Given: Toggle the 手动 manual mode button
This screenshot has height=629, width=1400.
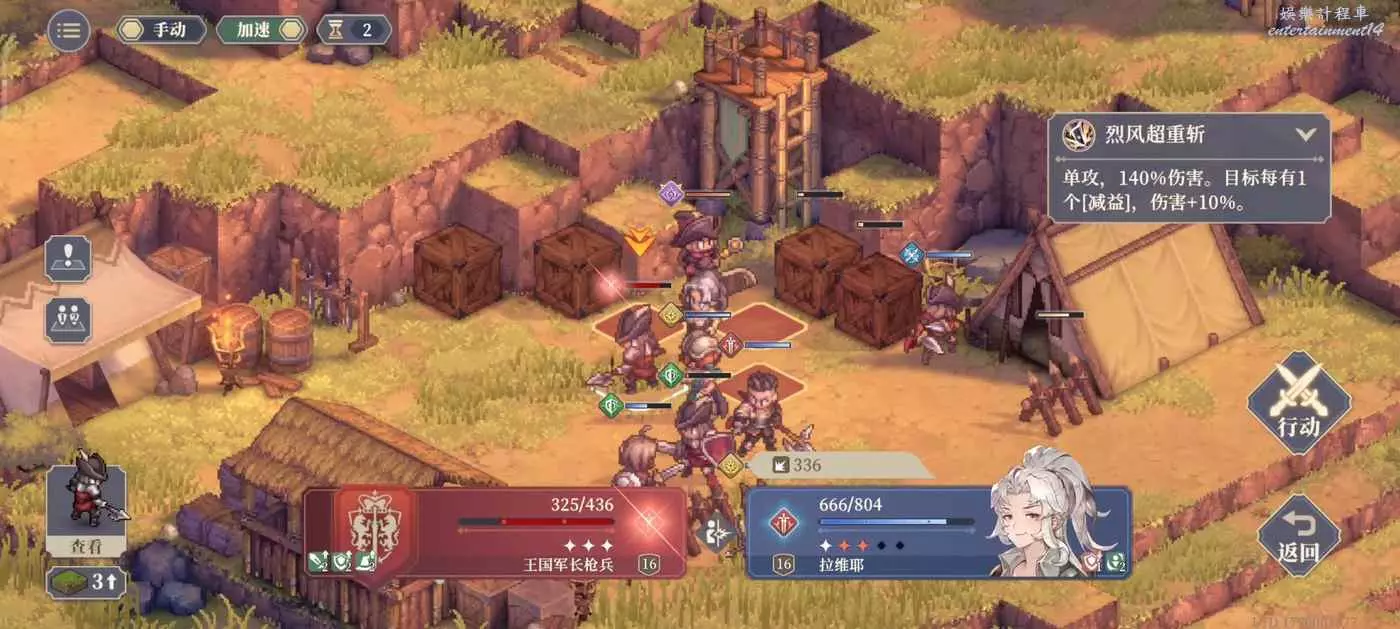Looking at the screenshot, I should (161, 30).
